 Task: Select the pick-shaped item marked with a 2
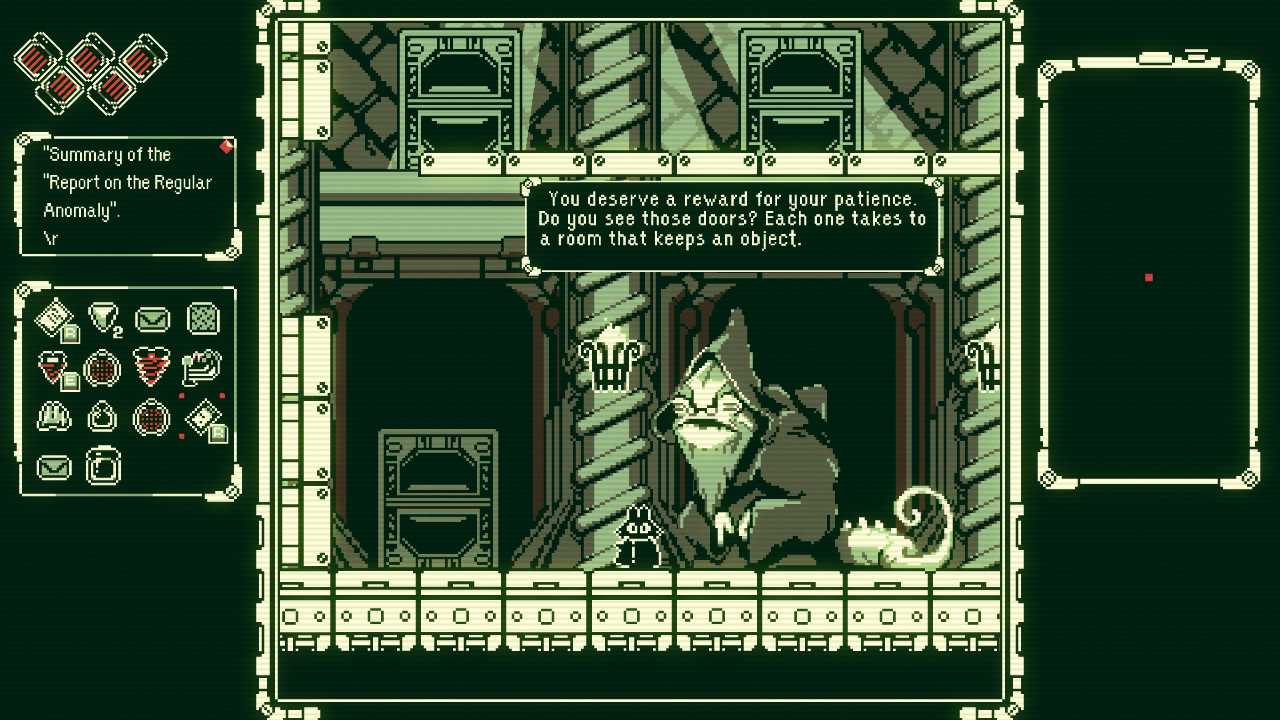pos(102,318)
